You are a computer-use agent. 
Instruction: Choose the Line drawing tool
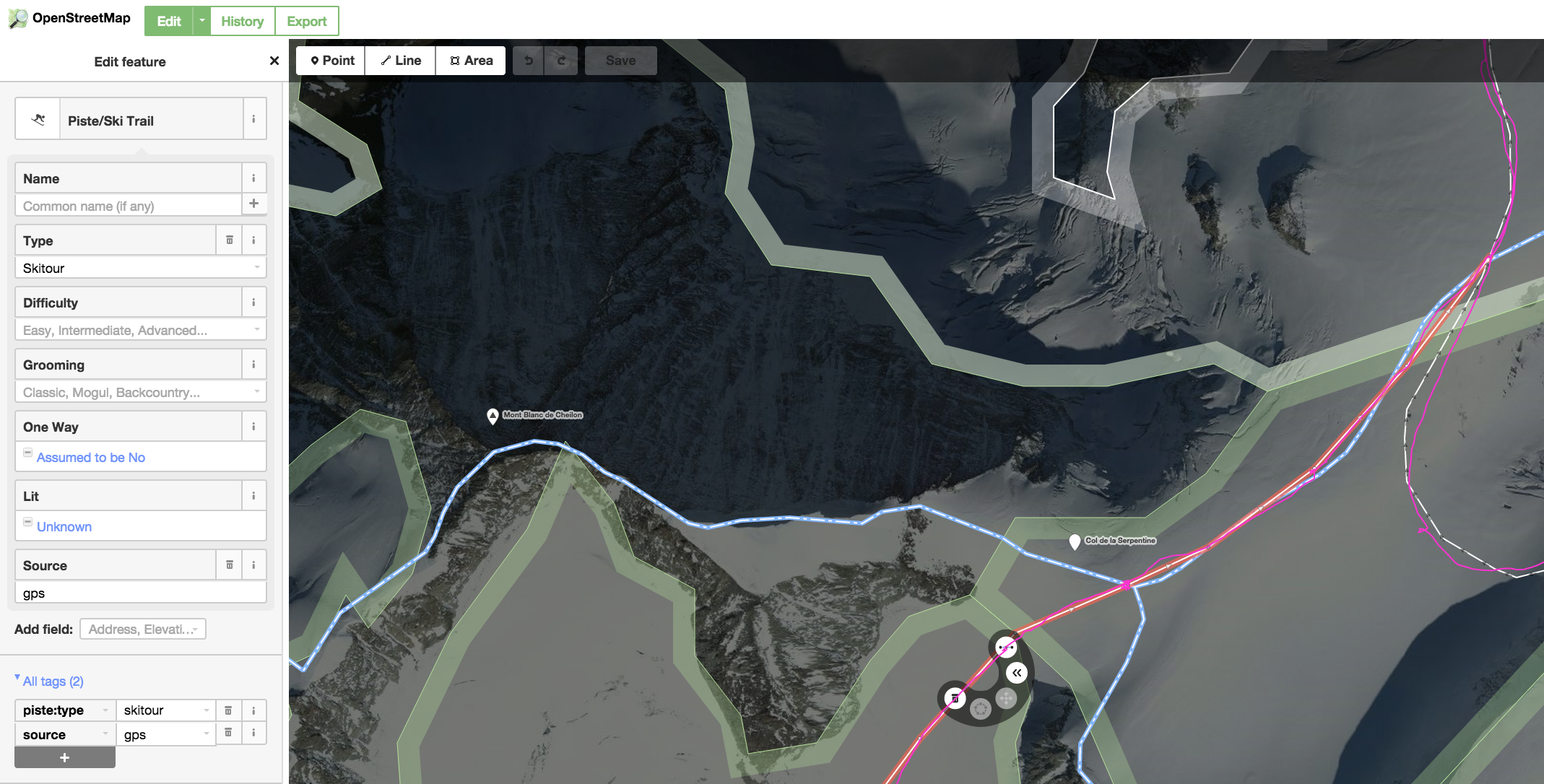click(x=401, y=61)
